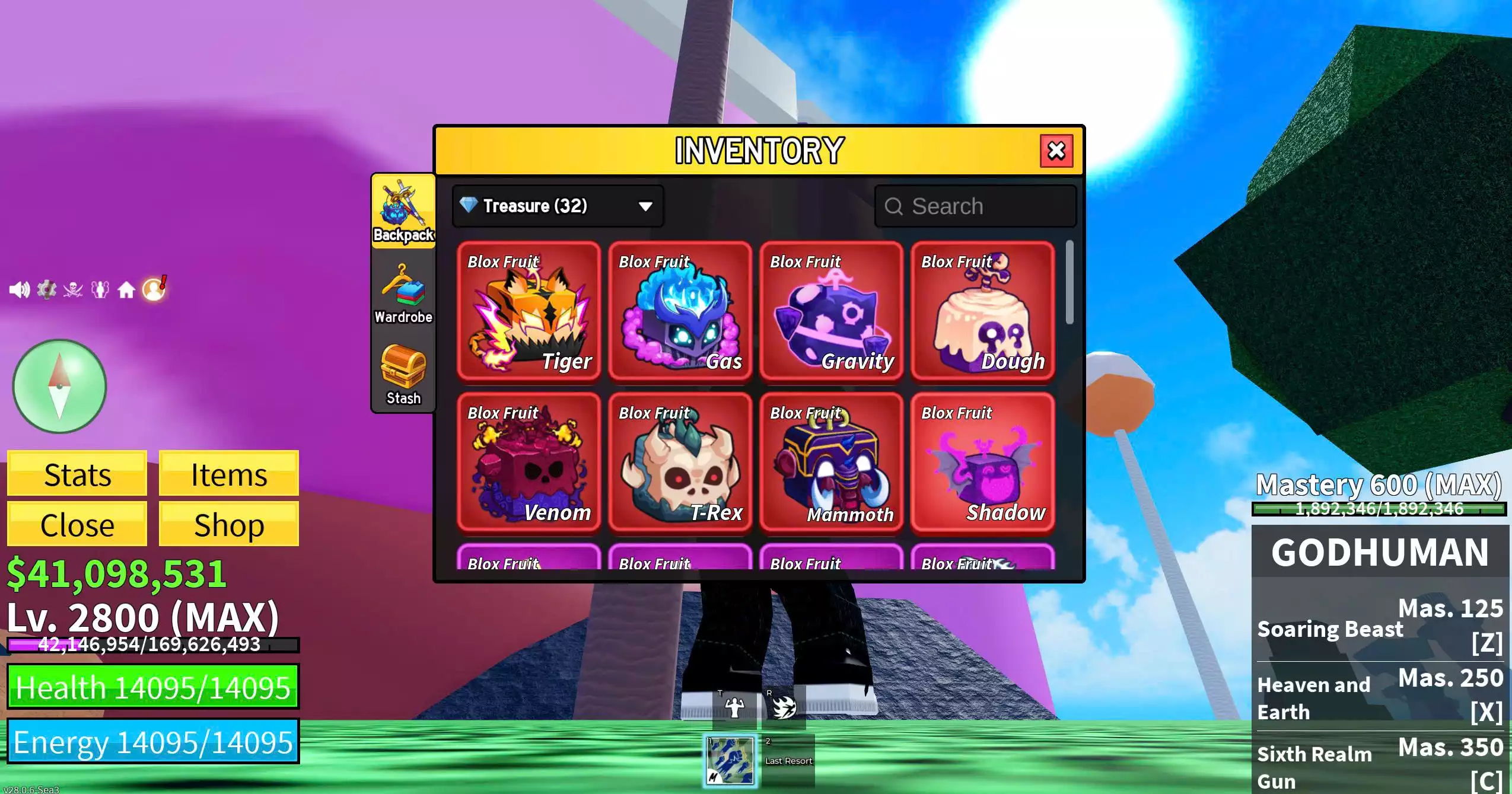Open the Treasure (32) category dropdown
The width and height of the screenshot is (1512, 794).
558,206
